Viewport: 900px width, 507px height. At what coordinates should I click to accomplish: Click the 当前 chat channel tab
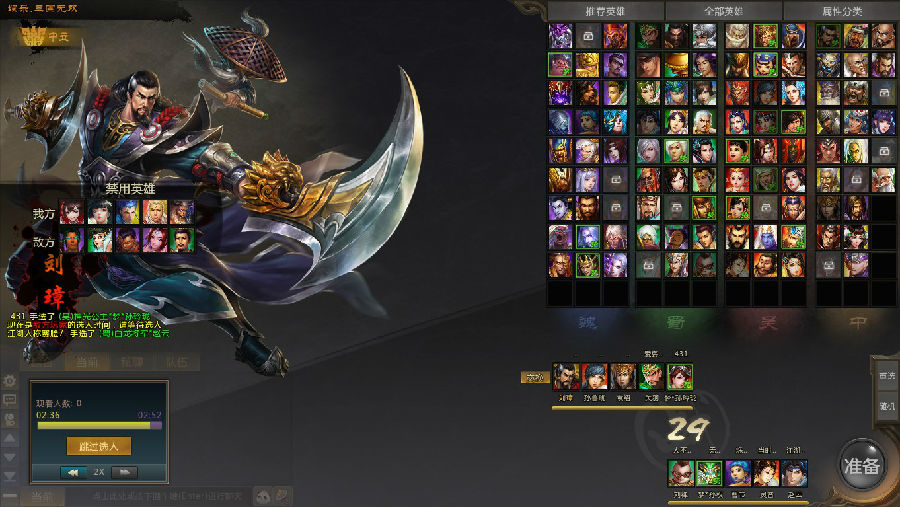coord(86,362)
